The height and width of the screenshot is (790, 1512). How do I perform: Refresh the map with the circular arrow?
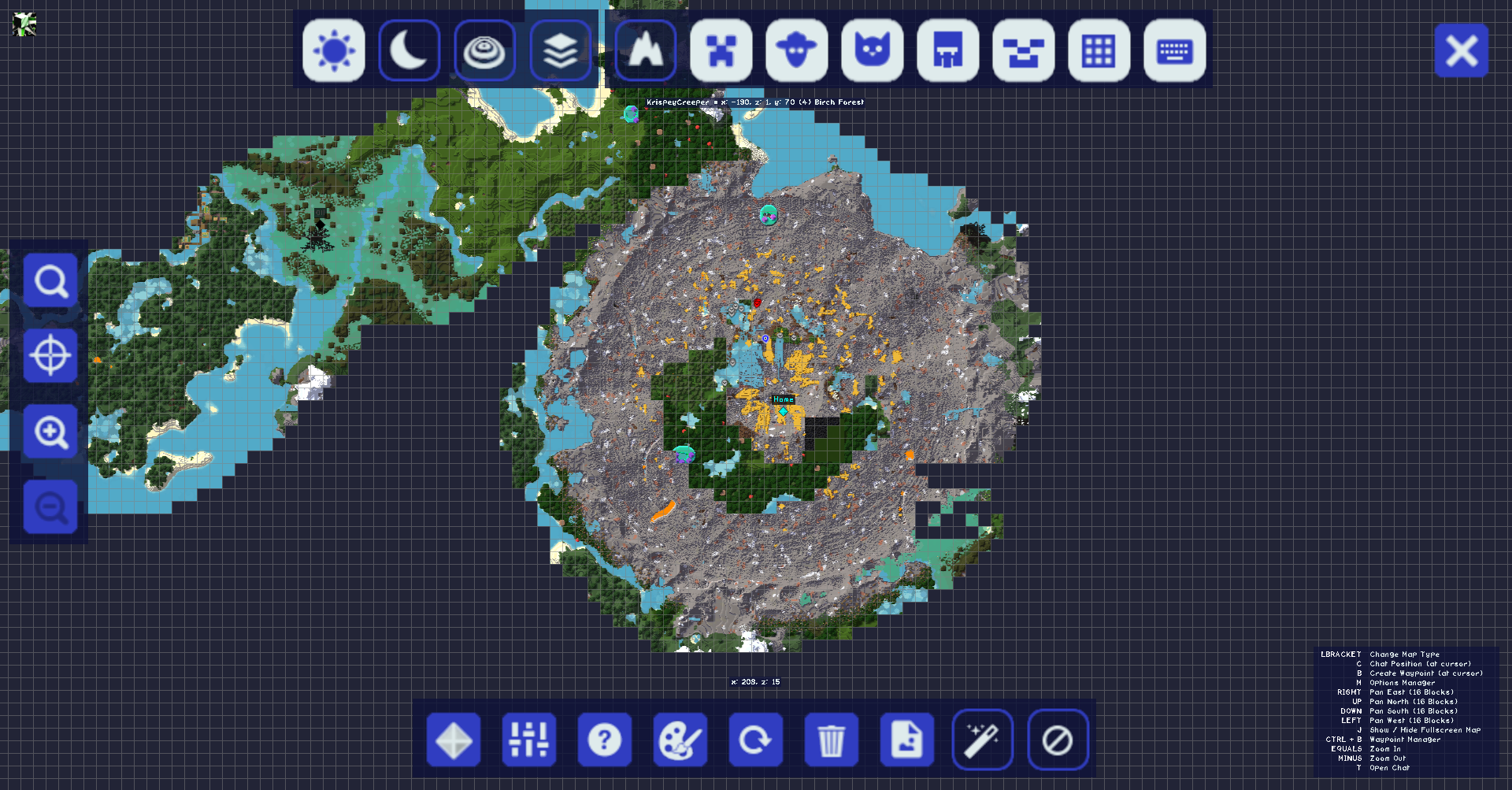[x=756, y=739]
